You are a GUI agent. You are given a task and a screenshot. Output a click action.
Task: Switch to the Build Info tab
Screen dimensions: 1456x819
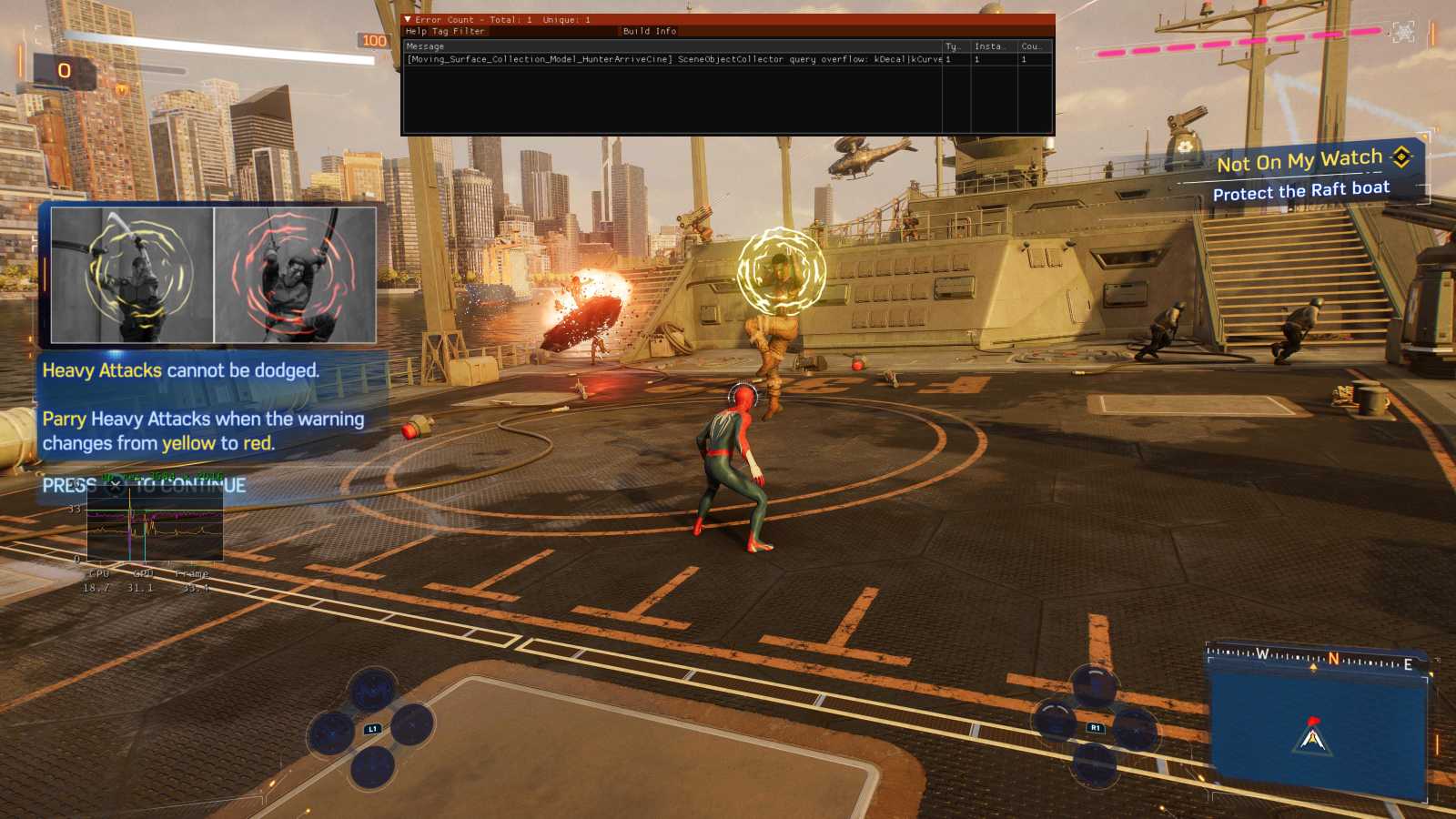coord(648,31)
